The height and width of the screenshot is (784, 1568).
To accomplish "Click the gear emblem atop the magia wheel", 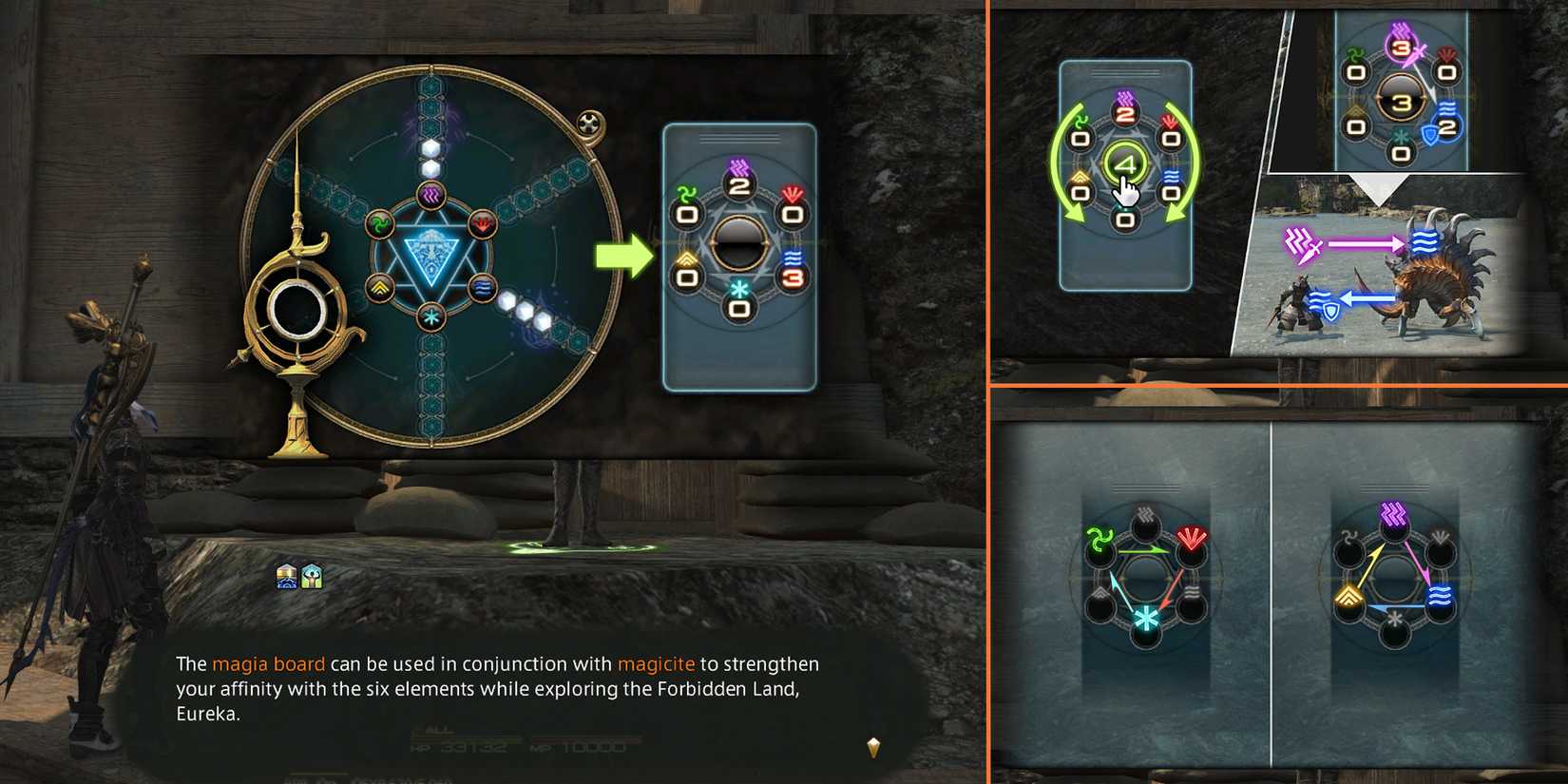I will click(590, 124).
